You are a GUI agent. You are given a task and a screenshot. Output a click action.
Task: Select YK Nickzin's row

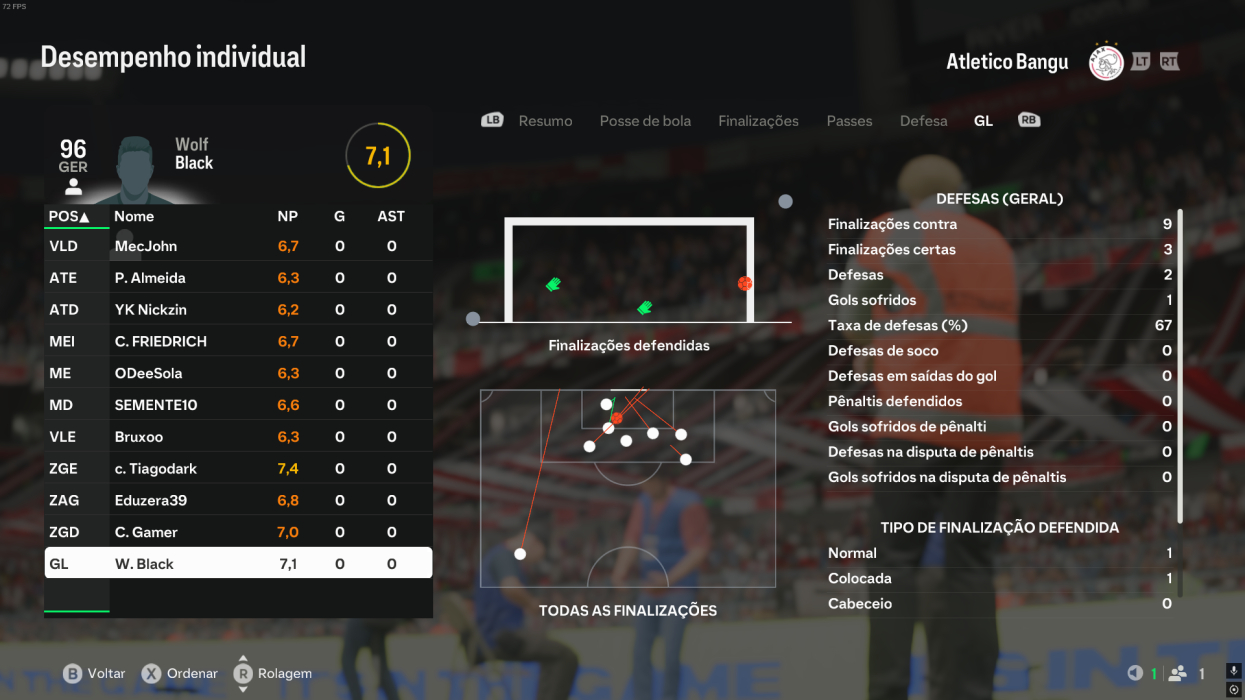(238, 310)
